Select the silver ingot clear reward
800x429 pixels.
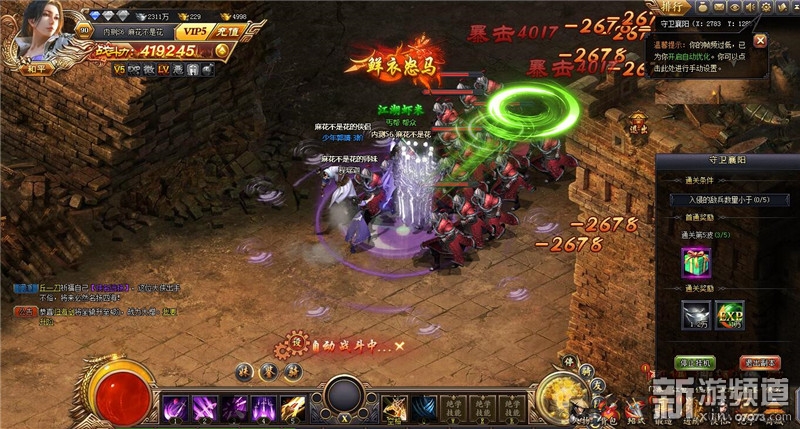click(695, 313)
